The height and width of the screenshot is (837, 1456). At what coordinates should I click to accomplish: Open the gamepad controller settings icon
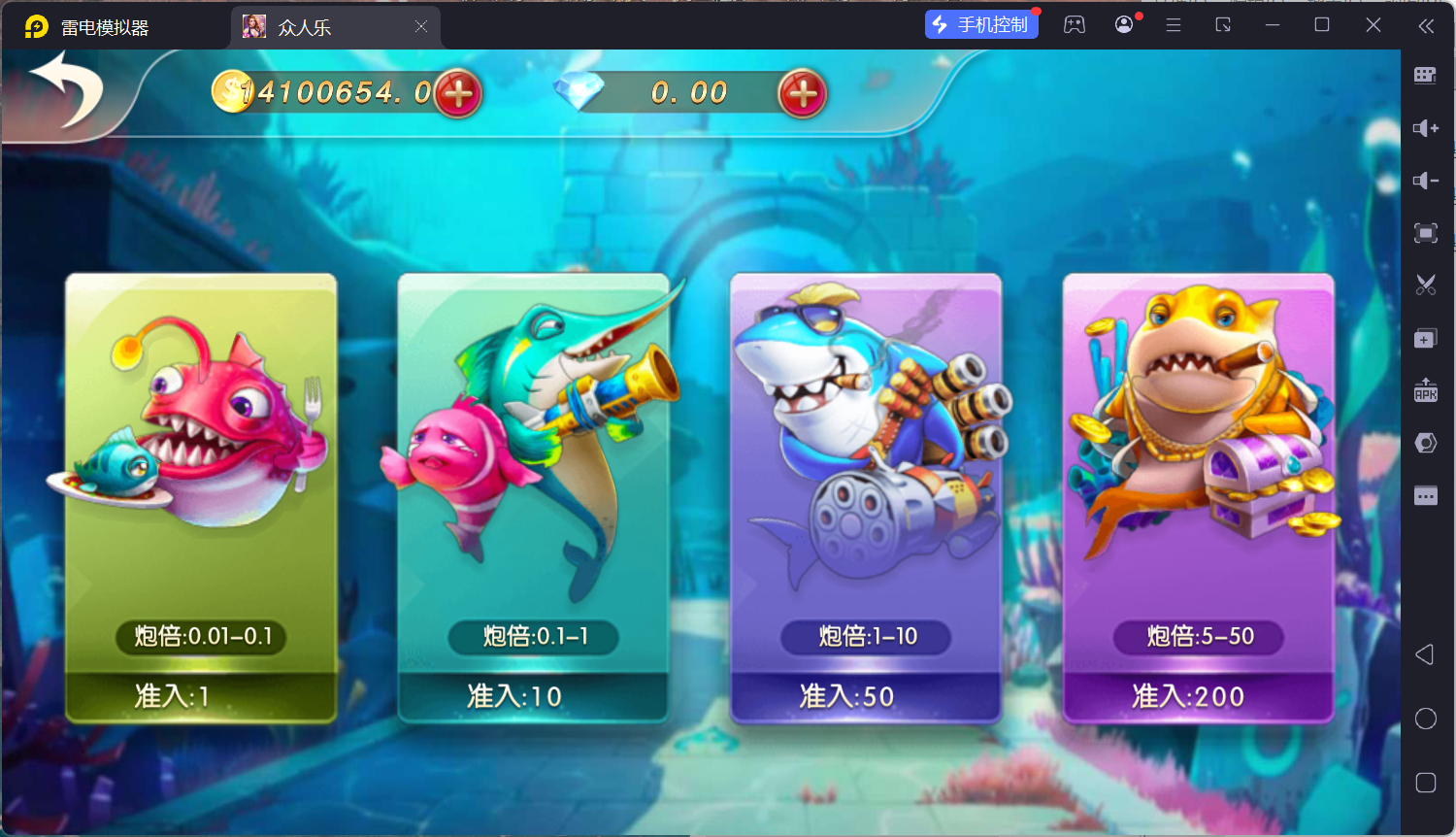tap(1074, 24)
